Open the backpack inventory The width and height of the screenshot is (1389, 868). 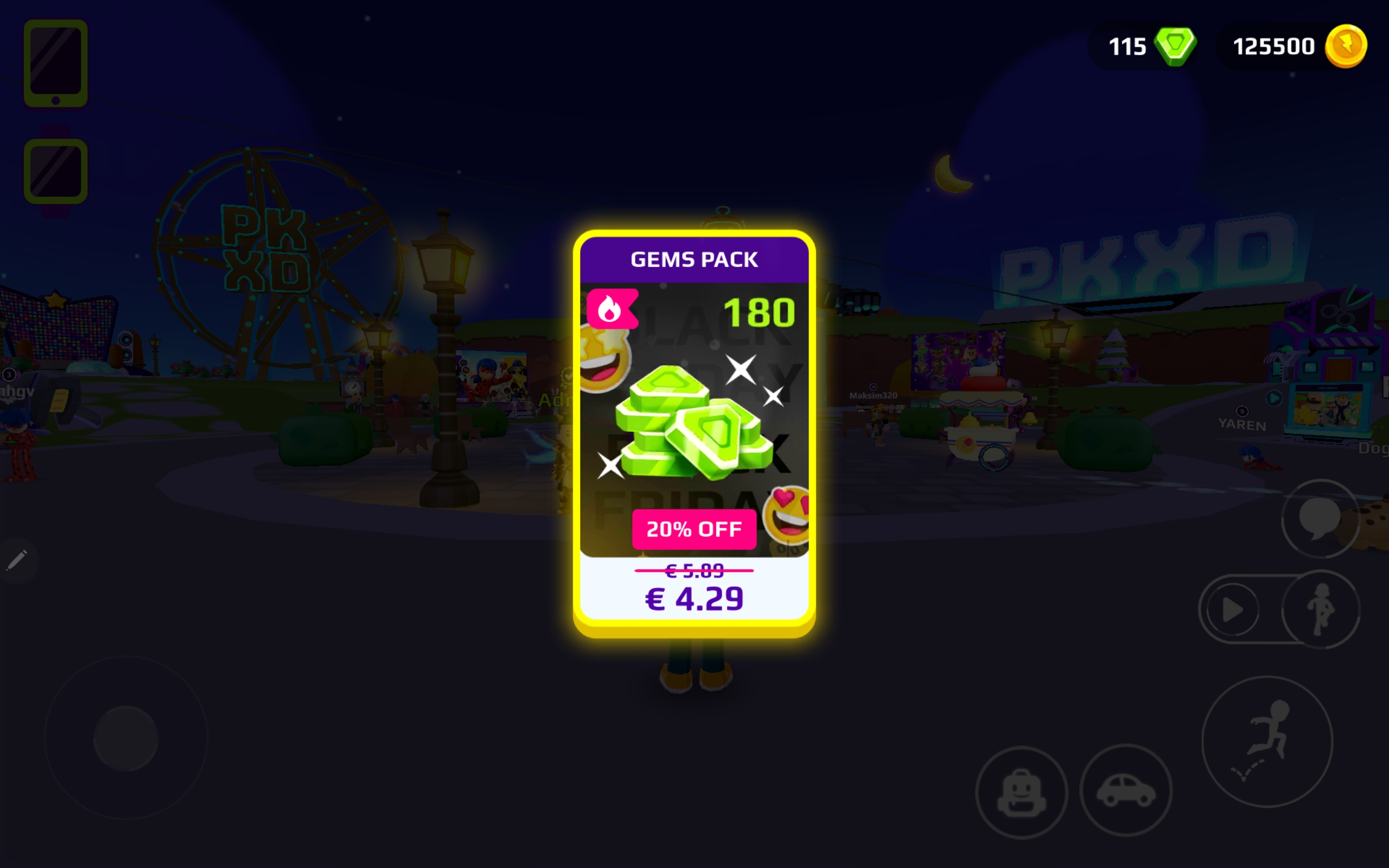(x=1022, y=792)
